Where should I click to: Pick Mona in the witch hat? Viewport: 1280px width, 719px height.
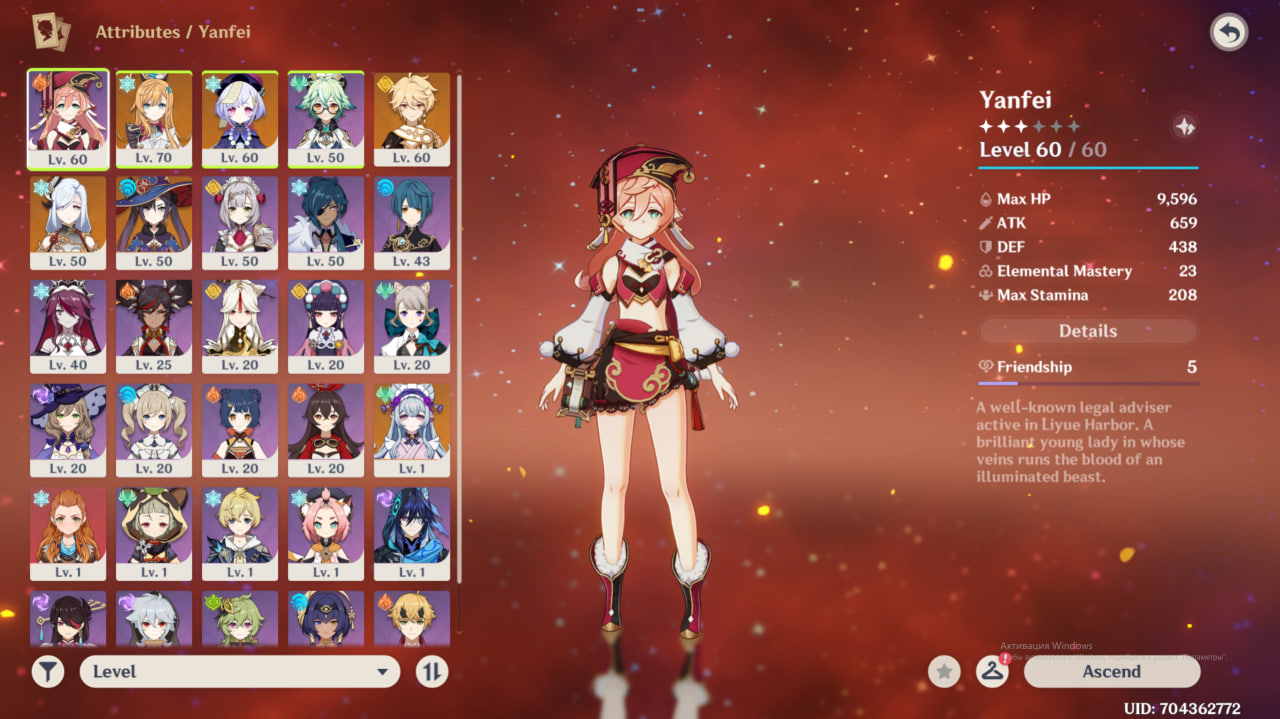[154, 222]
